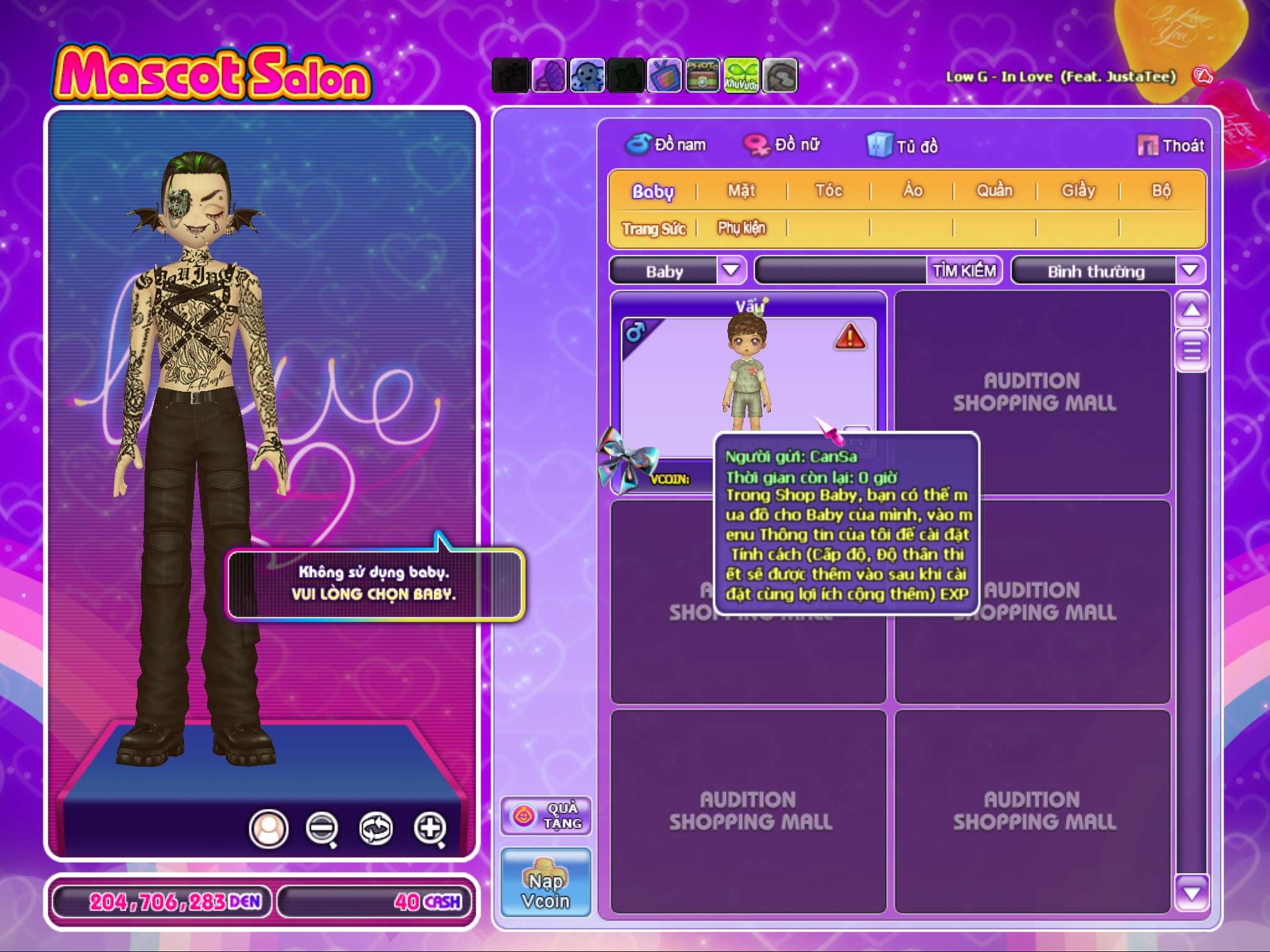Screen dimensions: 1270x952
Task: Open the Đồ nam men's clothing section
Action: point(666,145)
